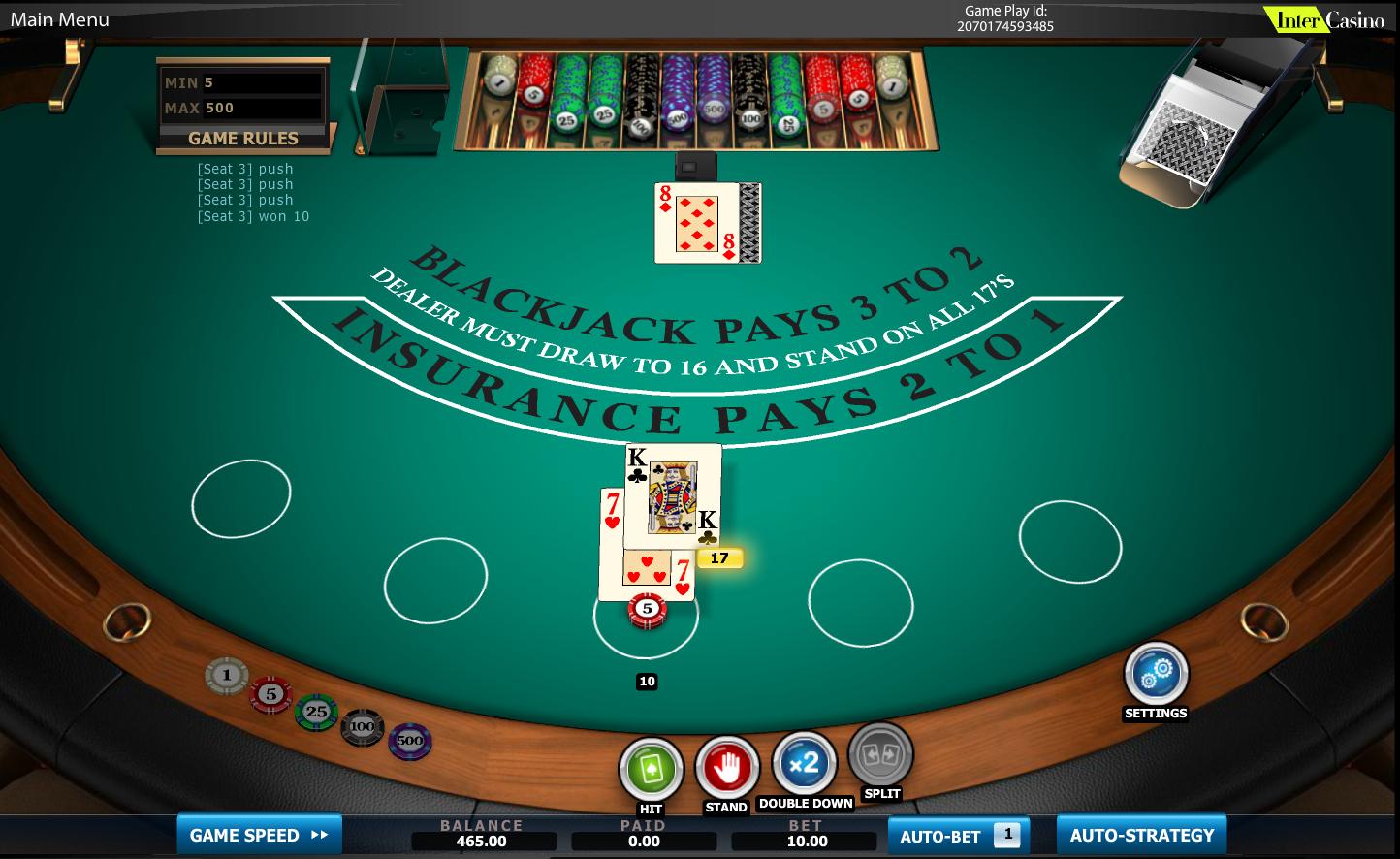Choose the $1 betting chip

(228, 675)
